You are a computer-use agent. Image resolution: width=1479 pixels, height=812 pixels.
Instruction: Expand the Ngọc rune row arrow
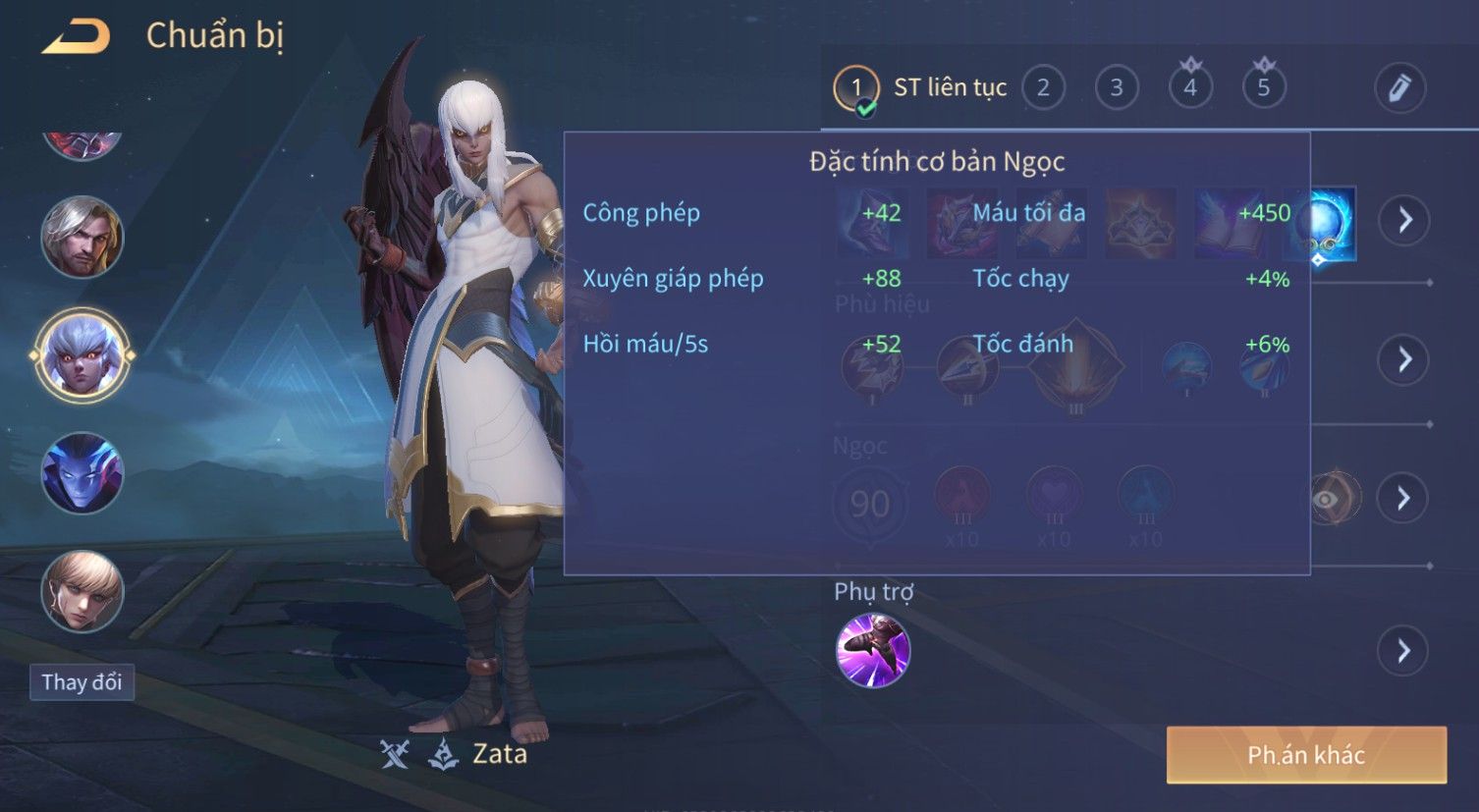(x=1403, y=499)
